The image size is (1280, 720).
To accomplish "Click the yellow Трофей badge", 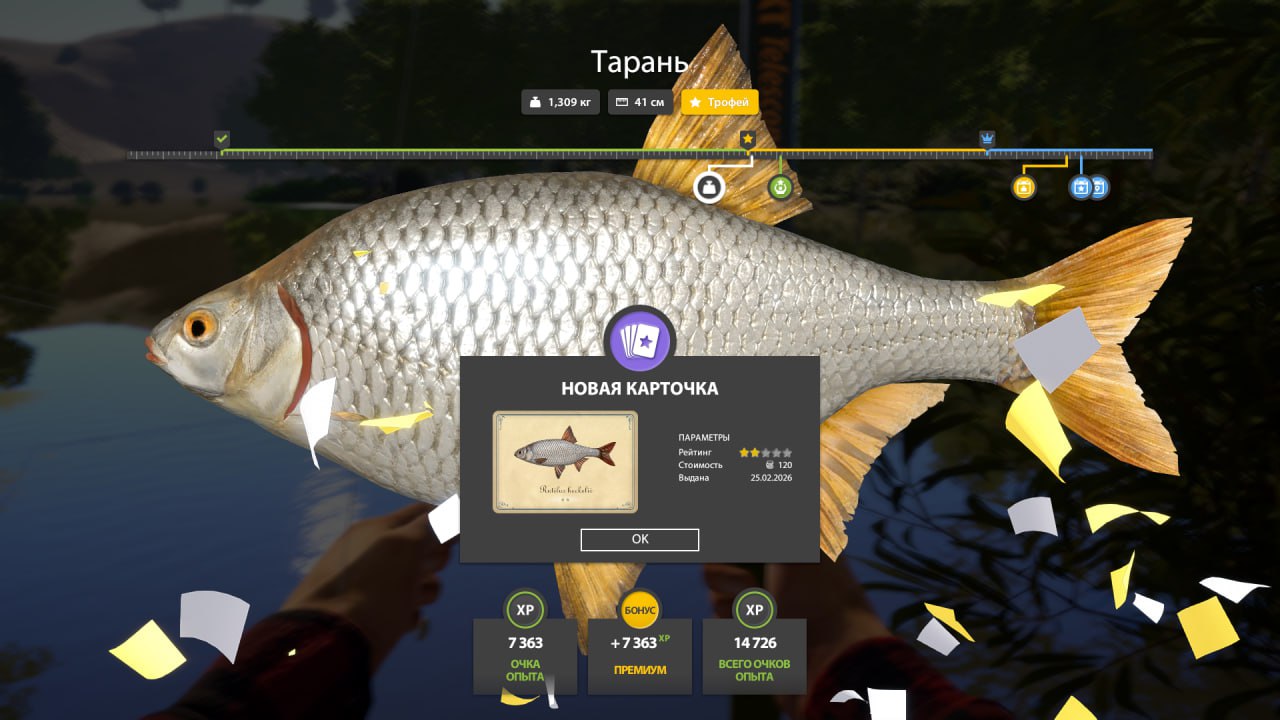I will [x=720, y=102].
